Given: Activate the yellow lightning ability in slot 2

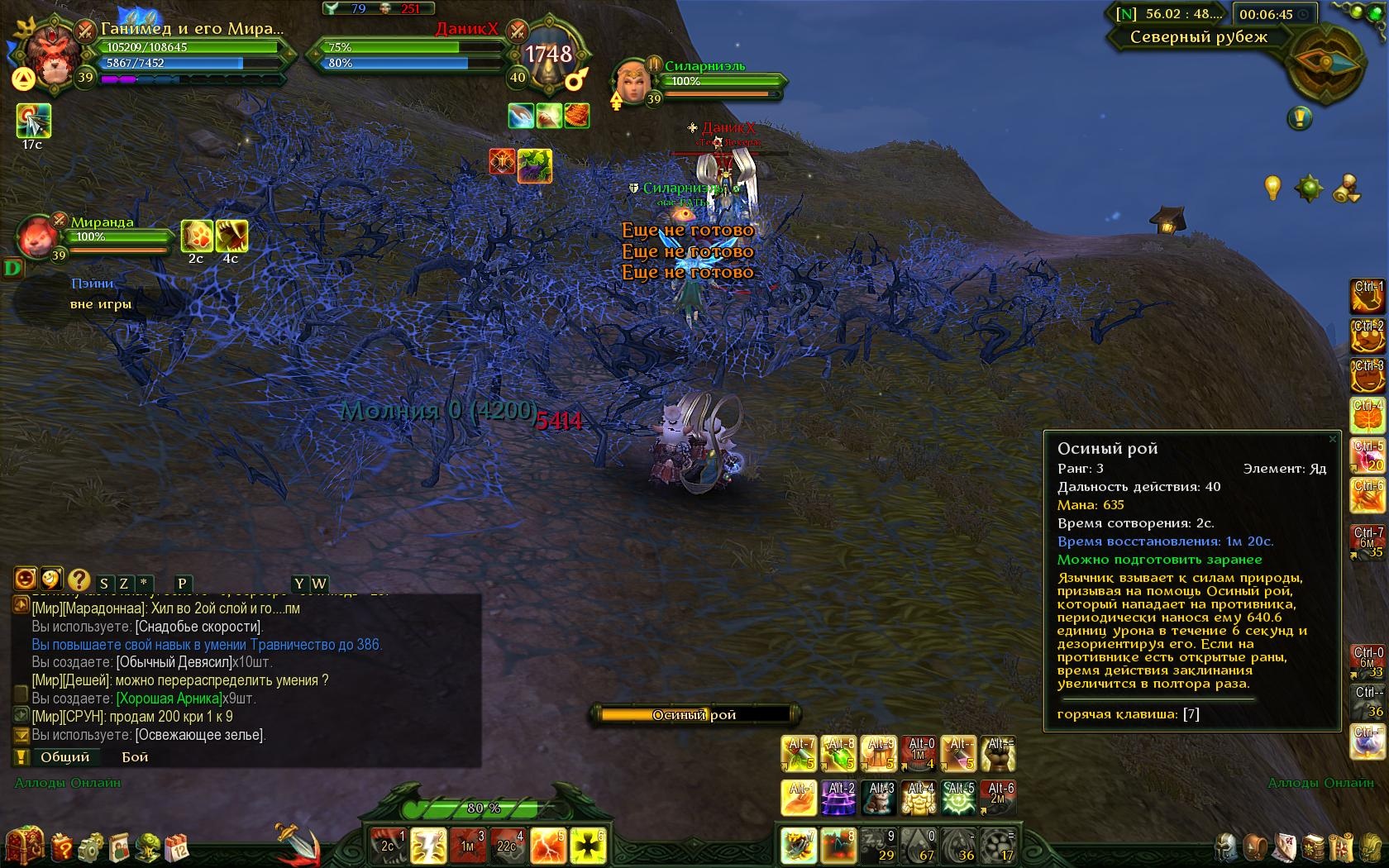Looking at the screenshot, I should pyautogui.click(x=428, y=847).
